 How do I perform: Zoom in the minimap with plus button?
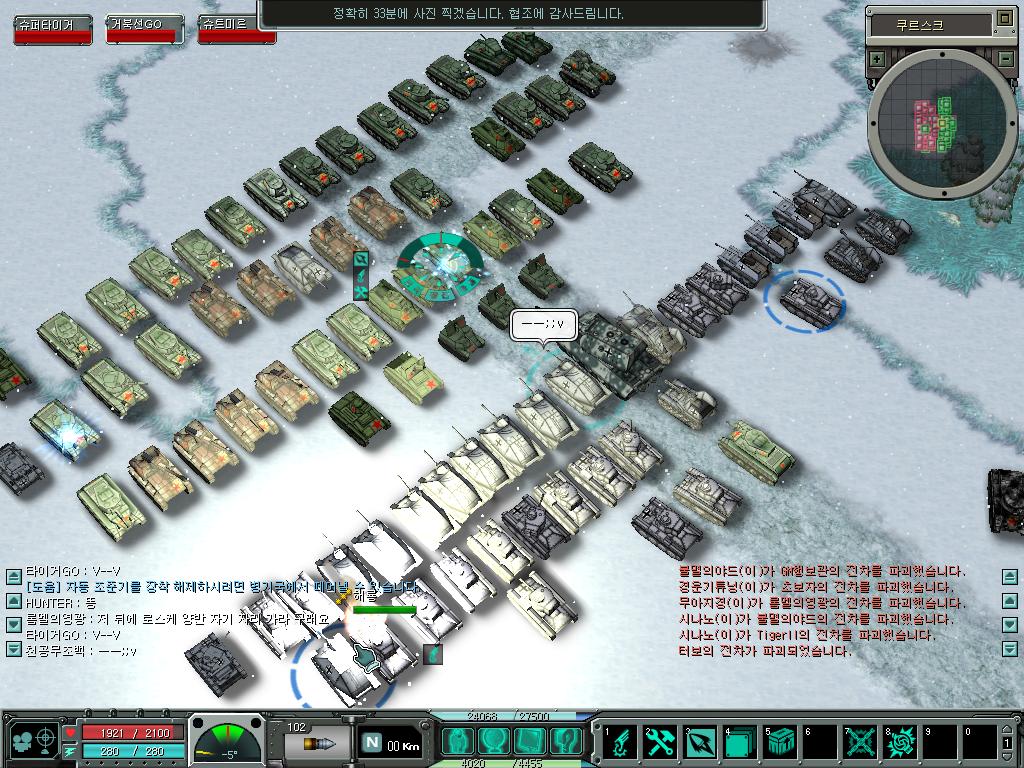click(877, 59)
